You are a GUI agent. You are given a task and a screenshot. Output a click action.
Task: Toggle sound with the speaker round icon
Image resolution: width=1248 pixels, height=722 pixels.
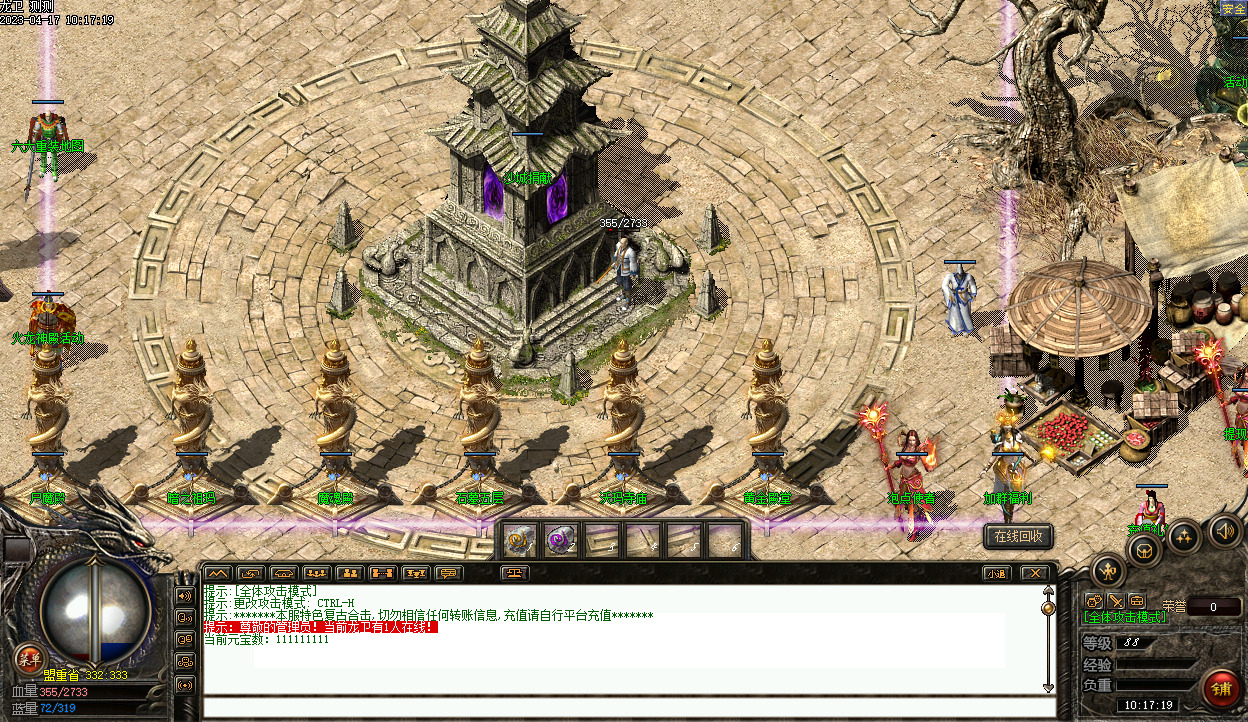(1224, 530)
